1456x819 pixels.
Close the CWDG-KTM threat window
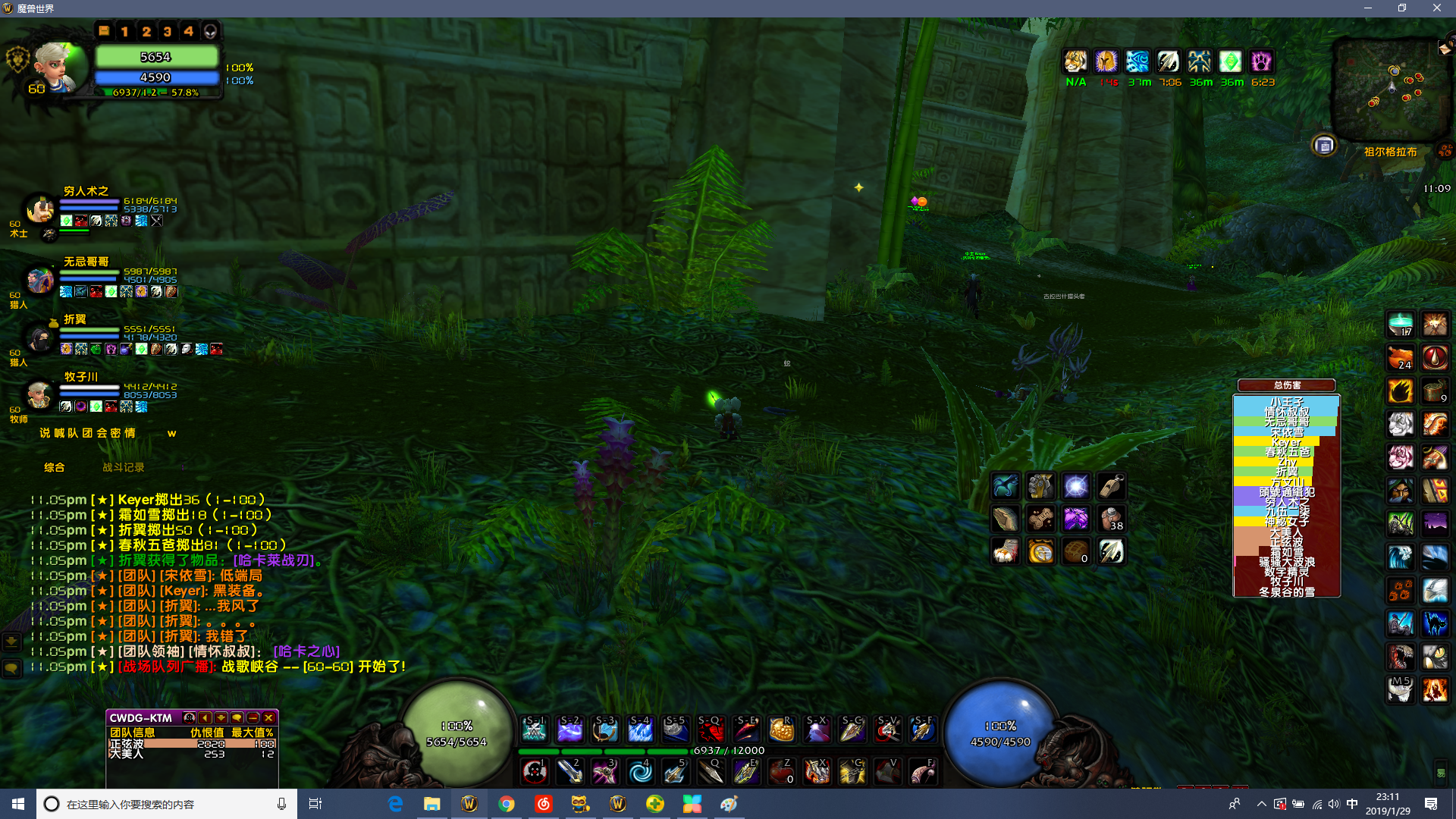point(269,717)
